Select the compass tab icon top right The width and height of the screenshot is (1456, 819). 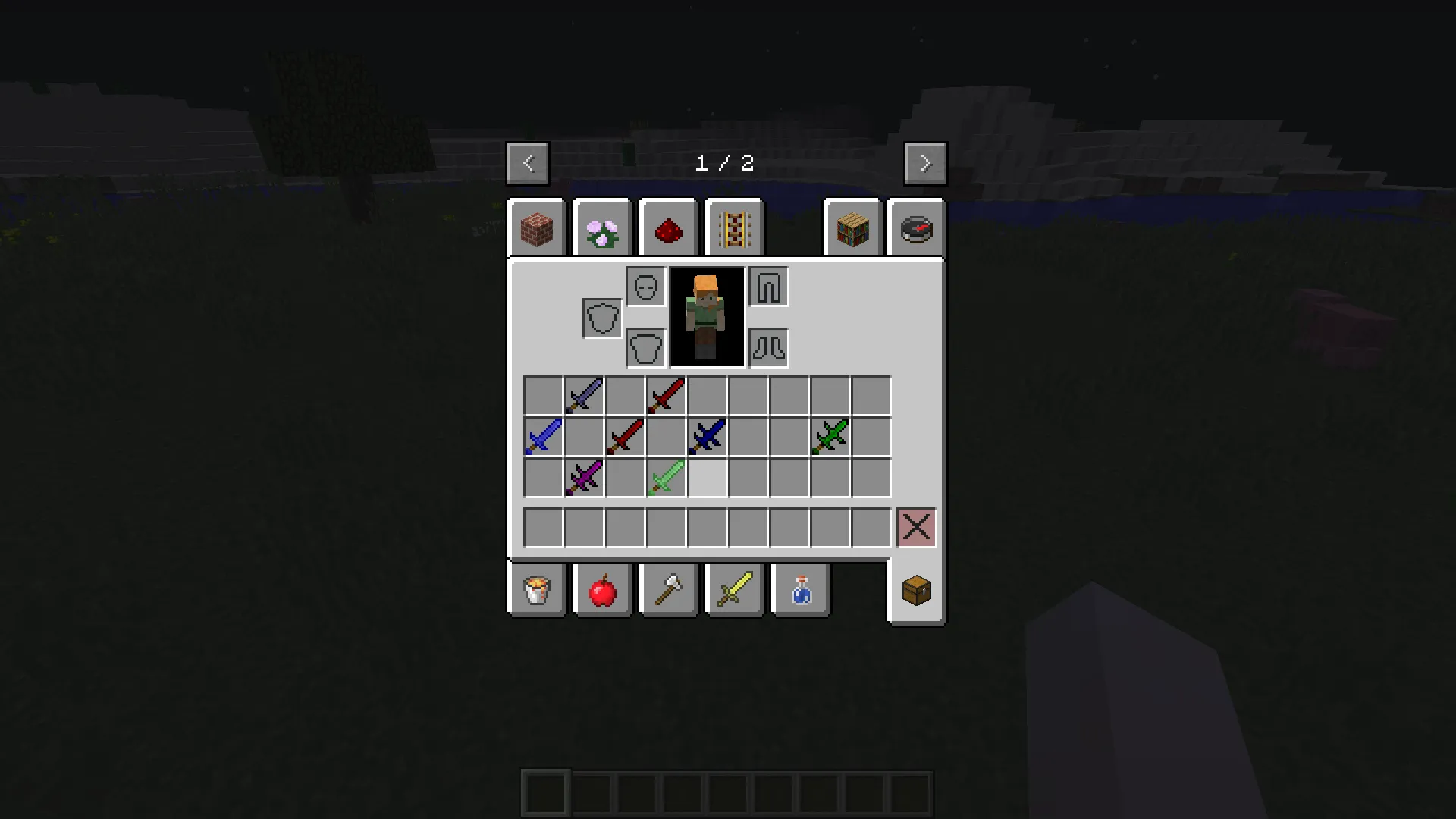pos(915,228)
